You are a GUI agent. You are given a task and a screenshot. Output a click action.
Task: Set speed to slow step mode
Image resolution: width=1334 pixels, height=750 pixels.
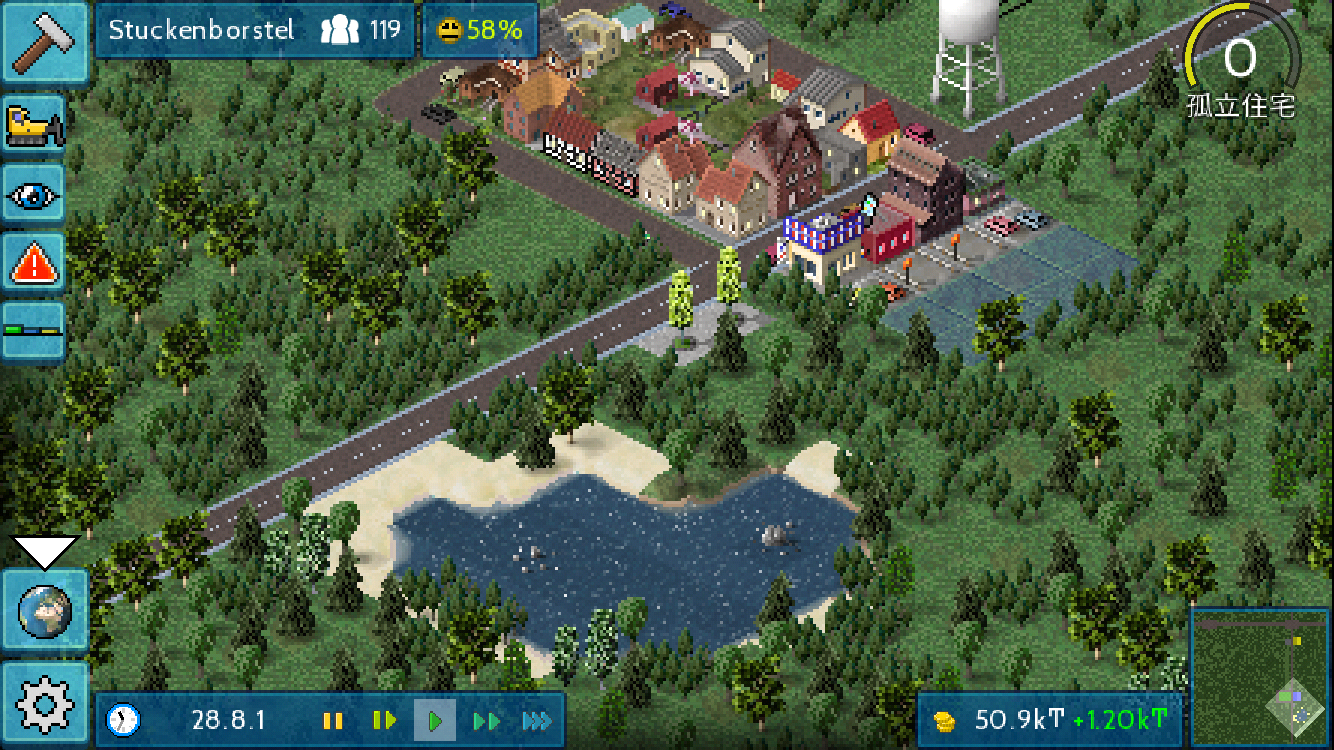[x=384, y=720]
